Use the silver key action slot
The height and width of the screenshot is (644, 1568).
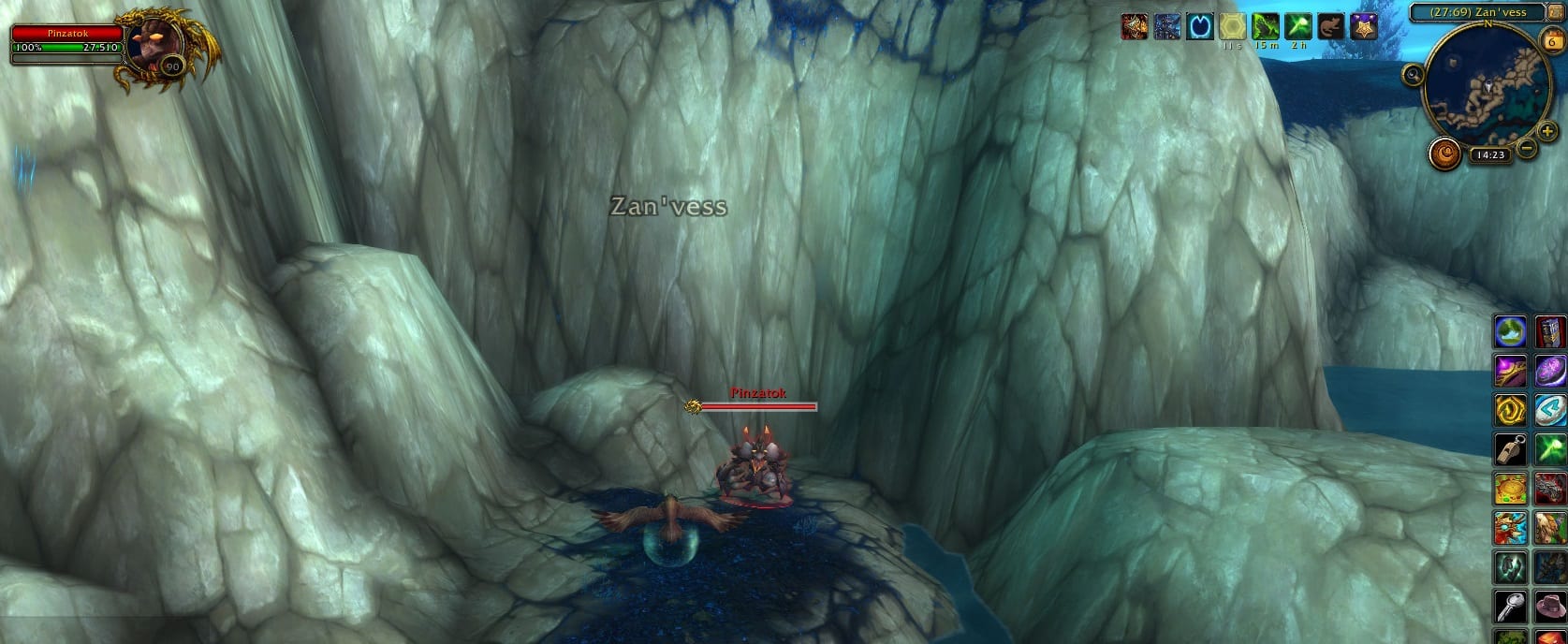(x=1510, y=607)
